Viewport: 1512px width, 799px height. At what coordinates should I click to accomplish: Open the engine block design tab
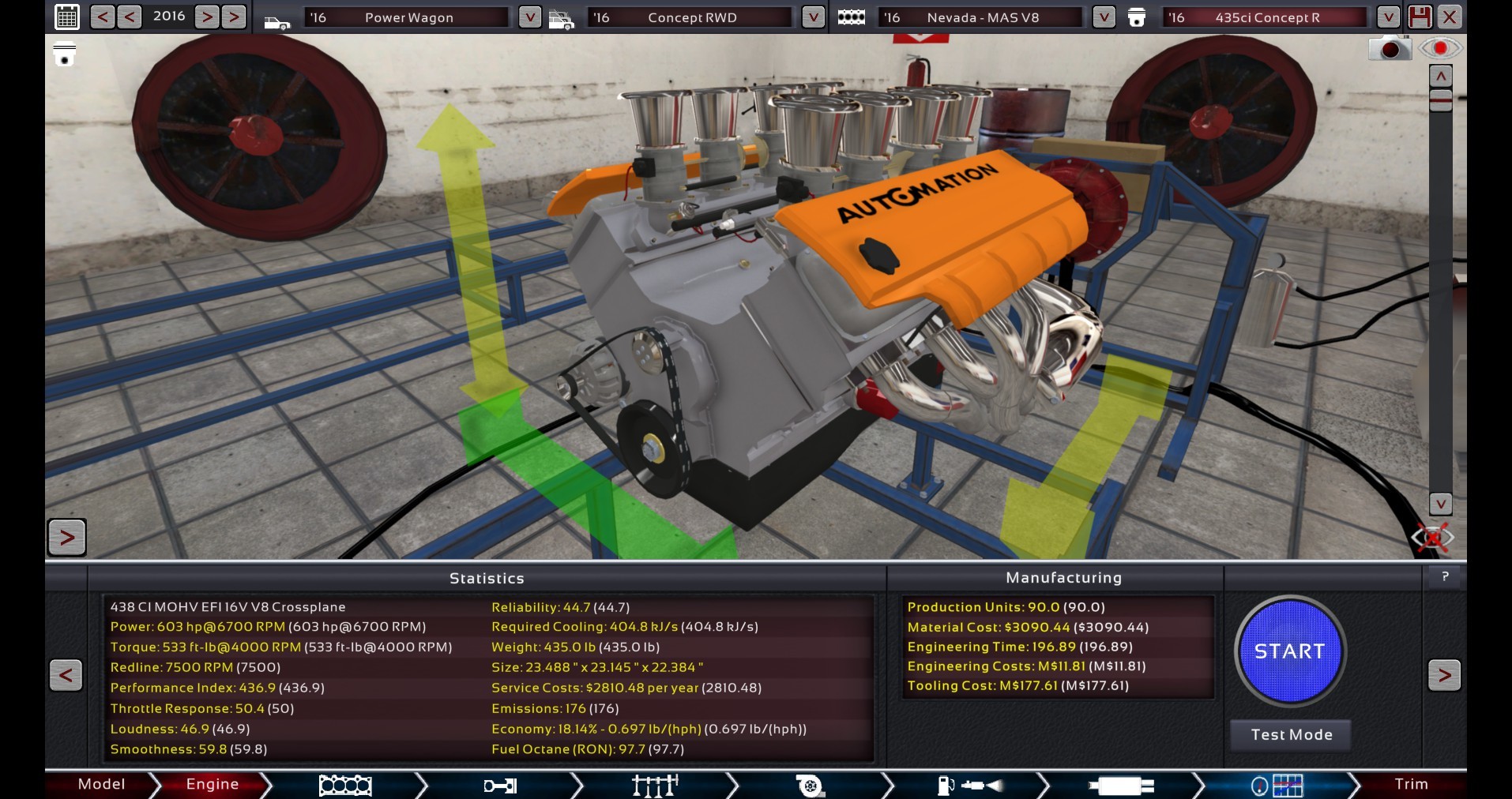pyautogui.click(x=345, y=785)
